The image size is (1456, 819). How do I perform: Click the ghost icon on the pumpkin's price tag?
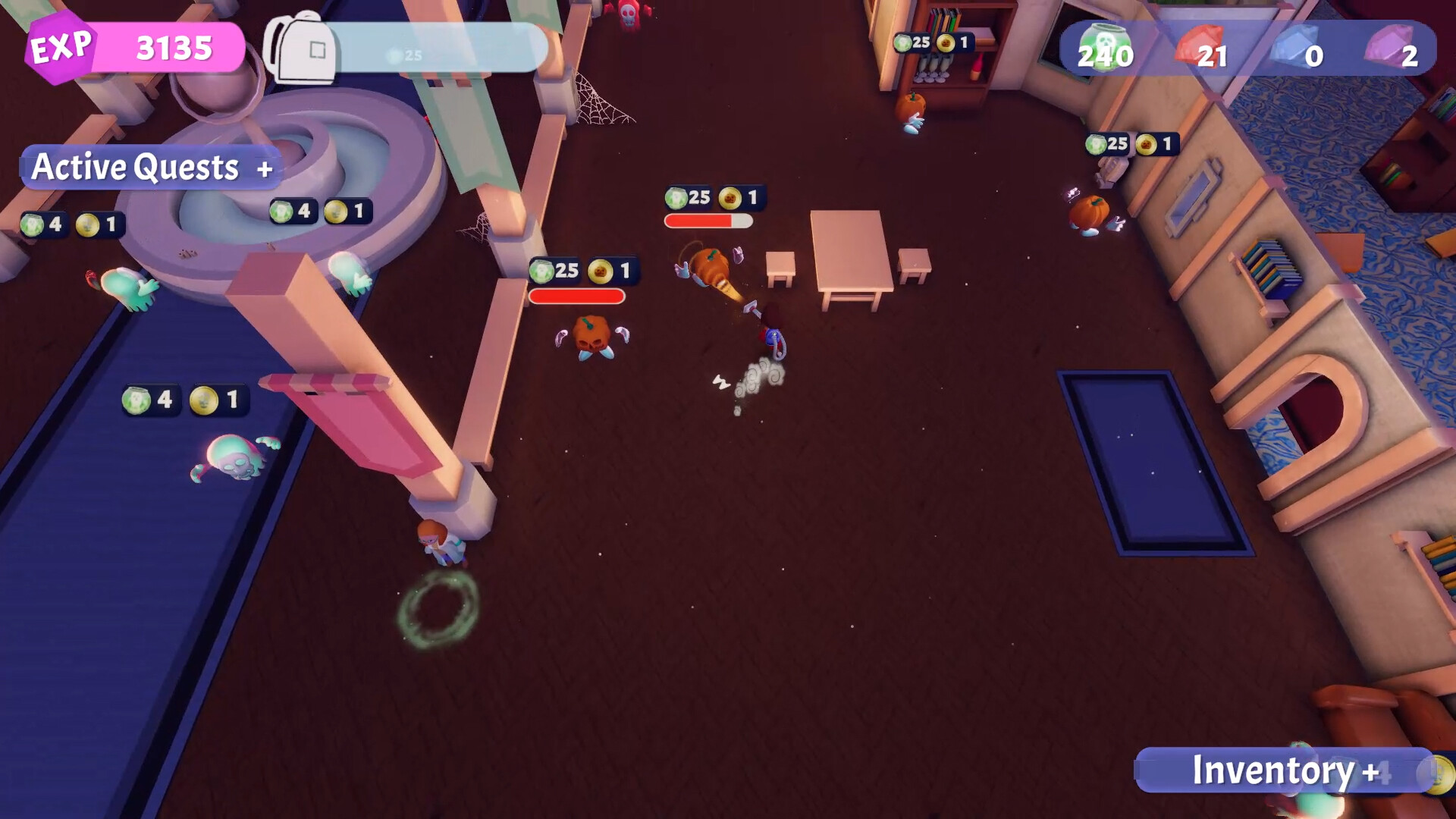(539, 270)
